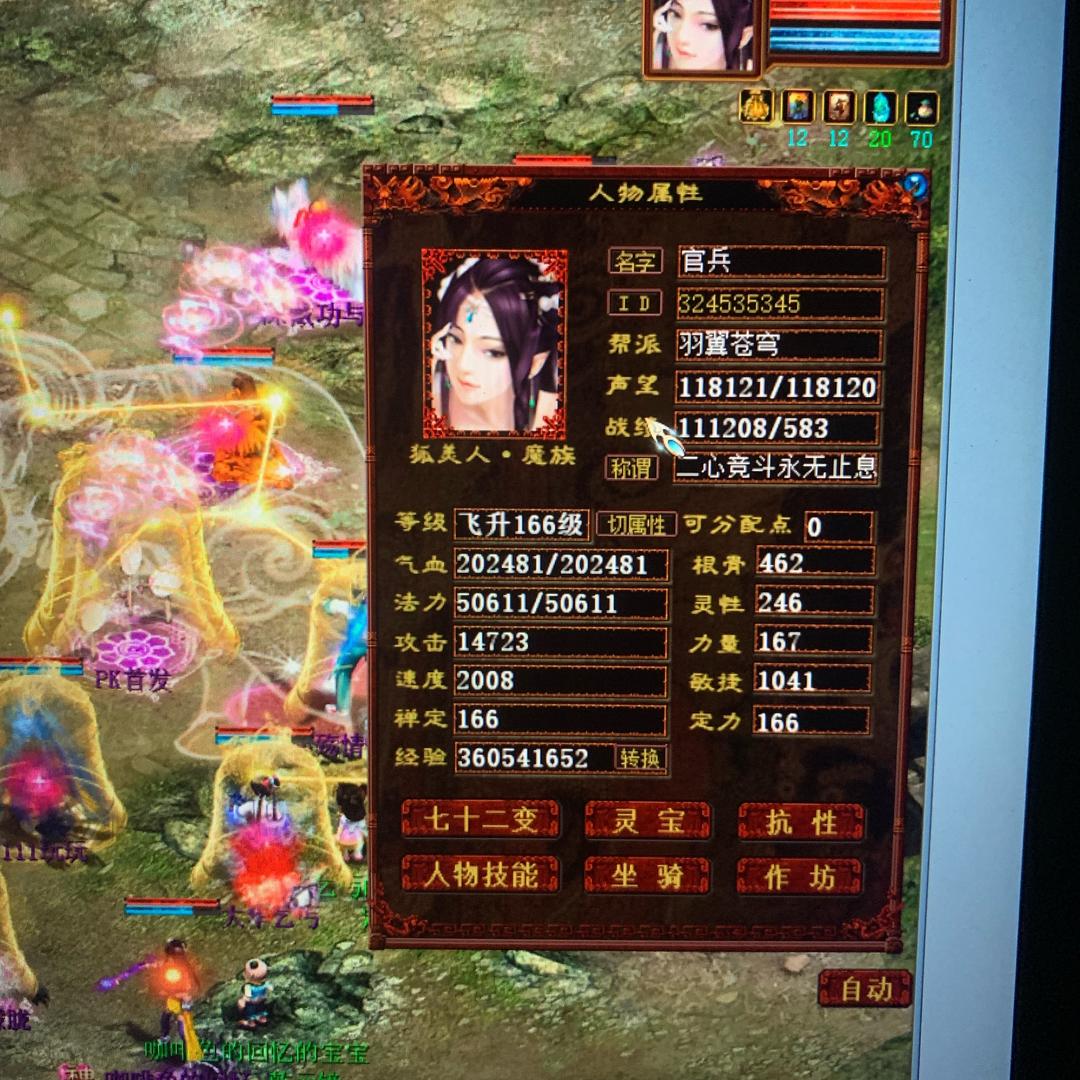Open the 人物技能 character skills window

point(480,875)
